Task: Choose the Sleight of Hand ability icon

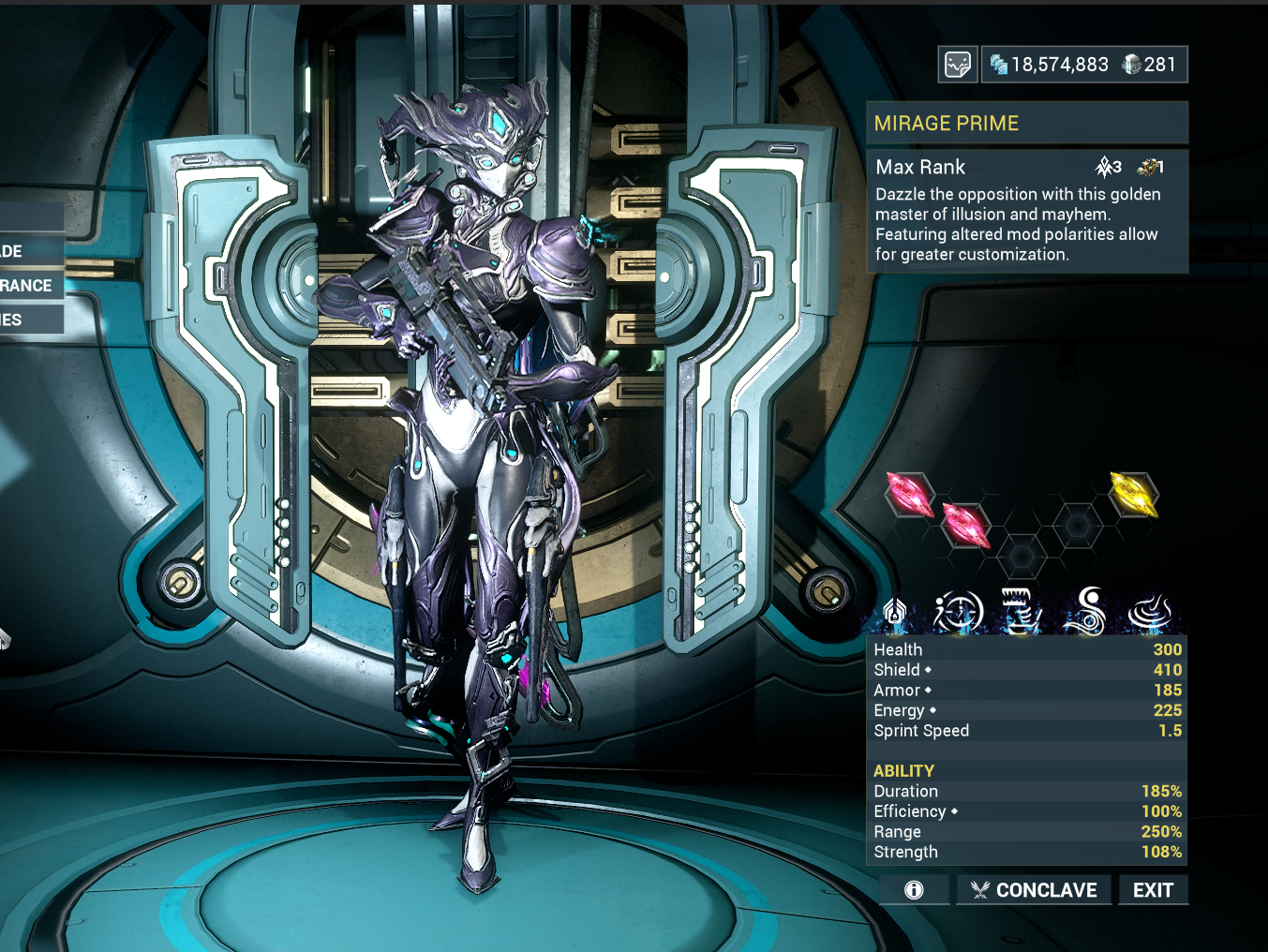Action: click(x=1022, y=612)
